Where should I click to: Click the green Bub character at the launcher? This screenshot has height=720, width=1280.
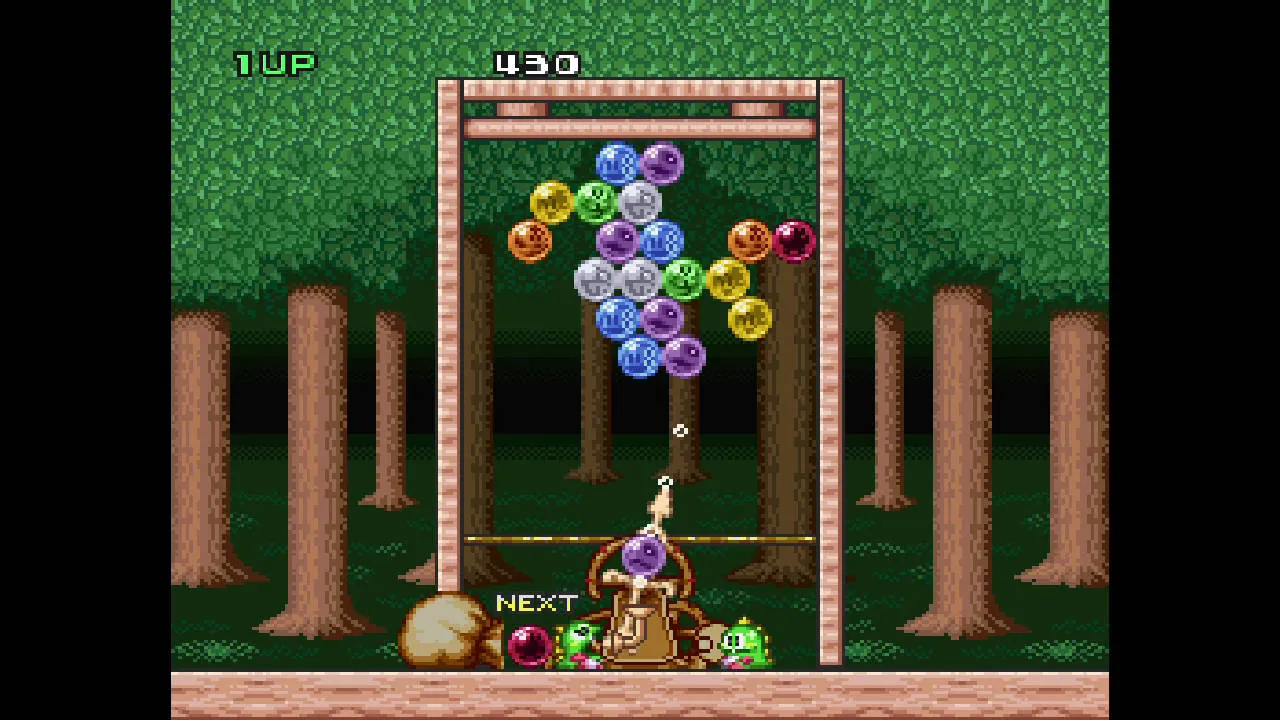pos(580,640)
